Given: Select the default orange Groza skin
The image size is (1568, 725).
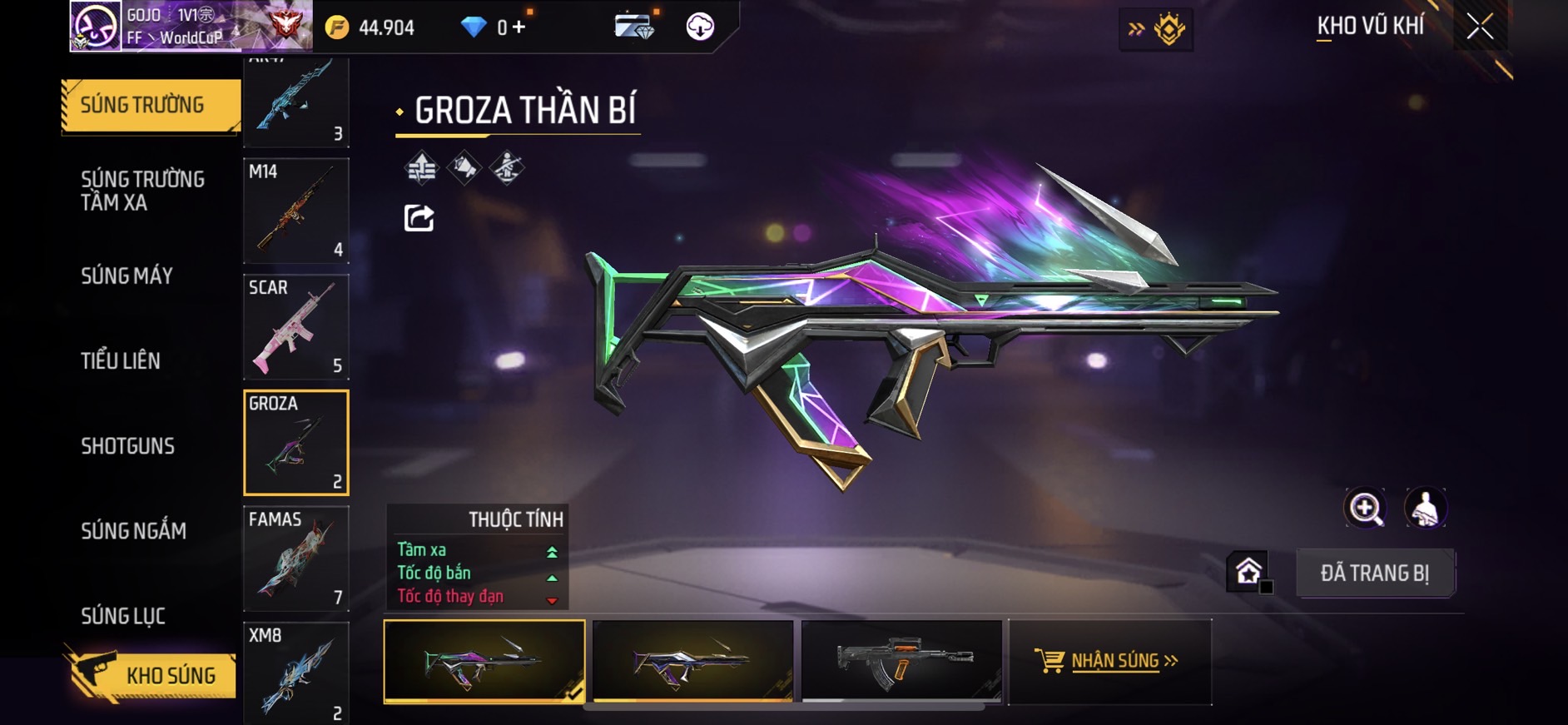Looking at the screenshot, I should (x=901, y=661).
